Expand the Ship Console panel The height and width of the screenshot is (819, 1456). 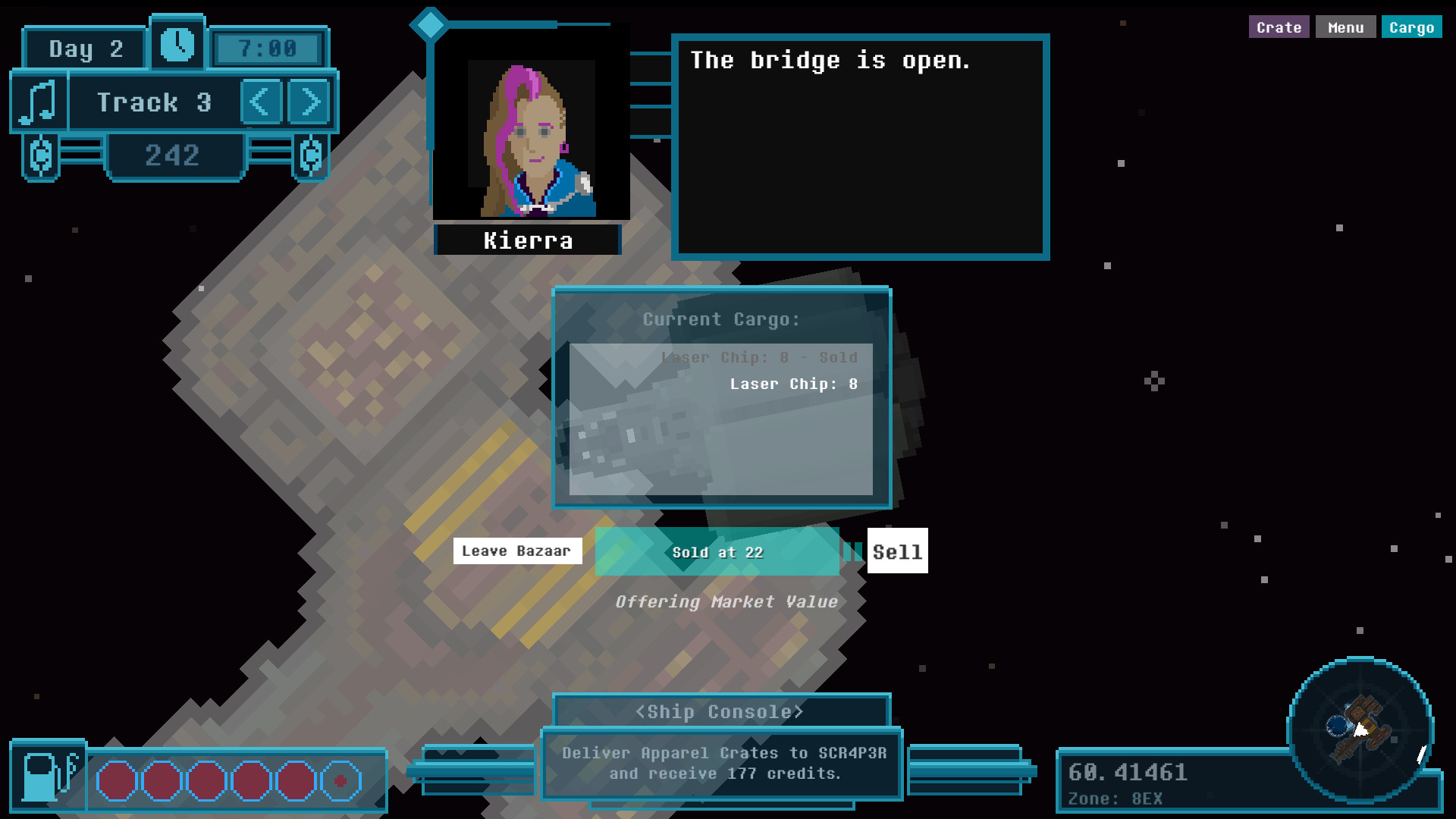point(720,711)
